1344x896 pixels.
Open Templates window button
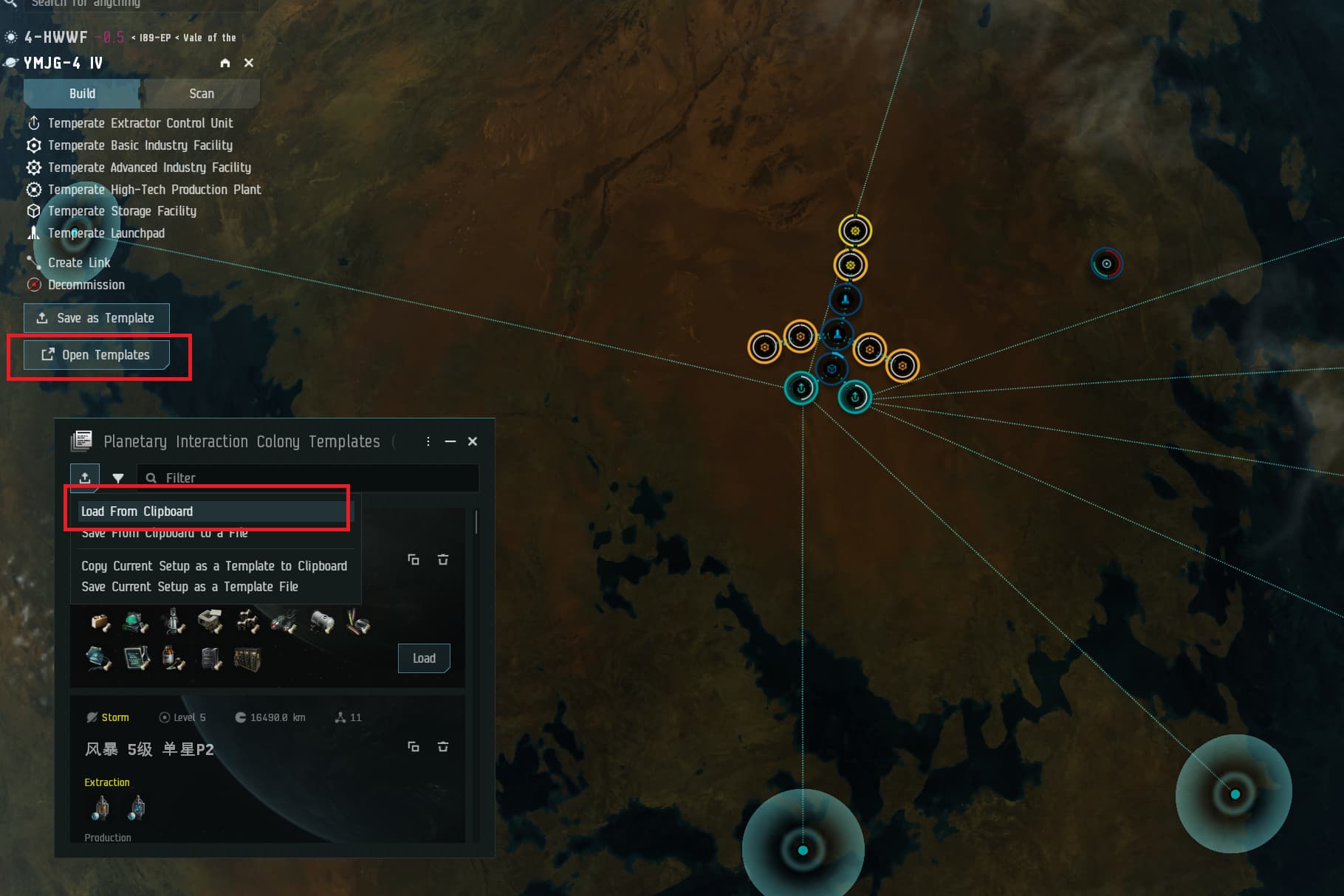(97, 355)
